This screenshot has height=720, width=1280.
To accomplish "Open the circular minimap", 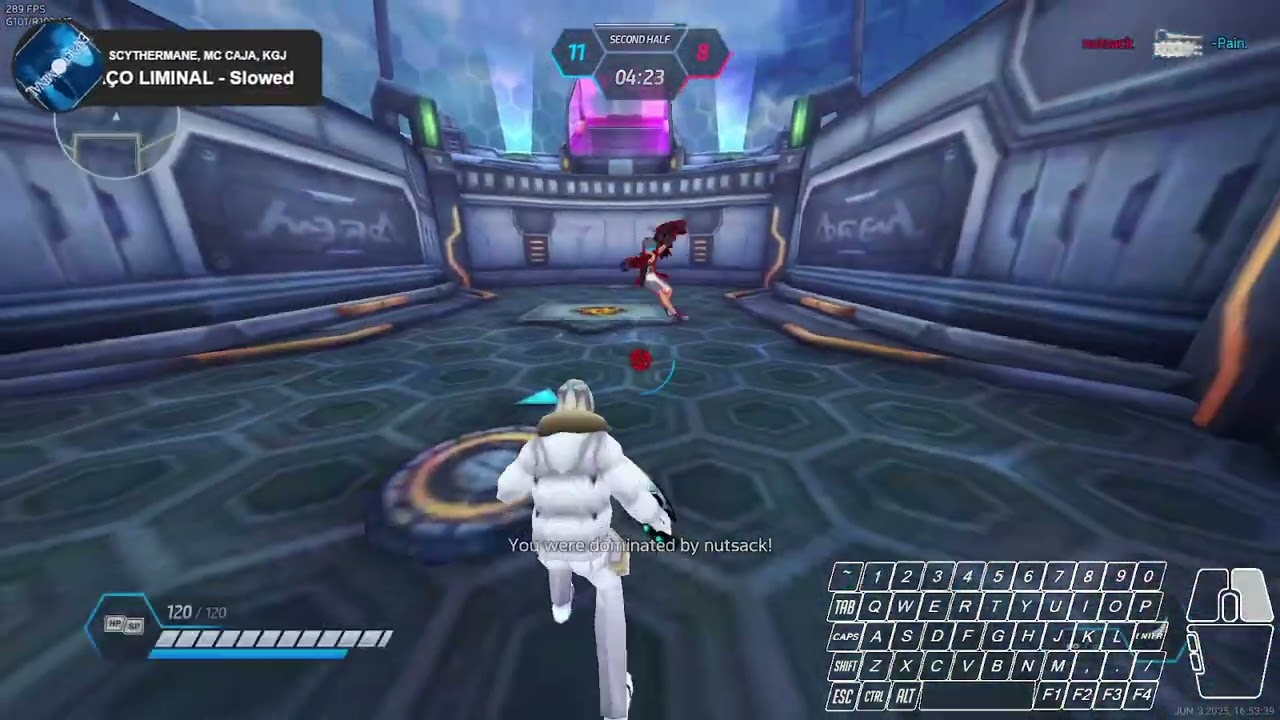I will [116, 140].
